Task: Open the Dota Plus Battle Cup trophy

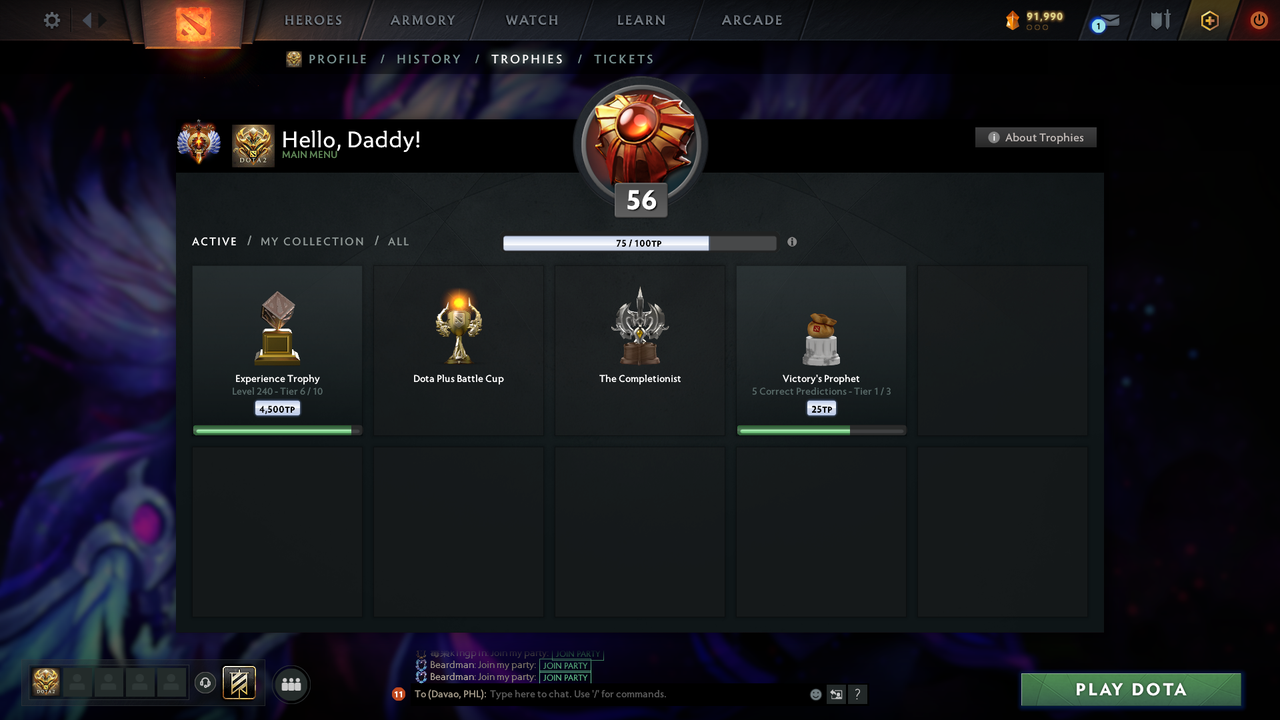Action: (x=458, y=348)
